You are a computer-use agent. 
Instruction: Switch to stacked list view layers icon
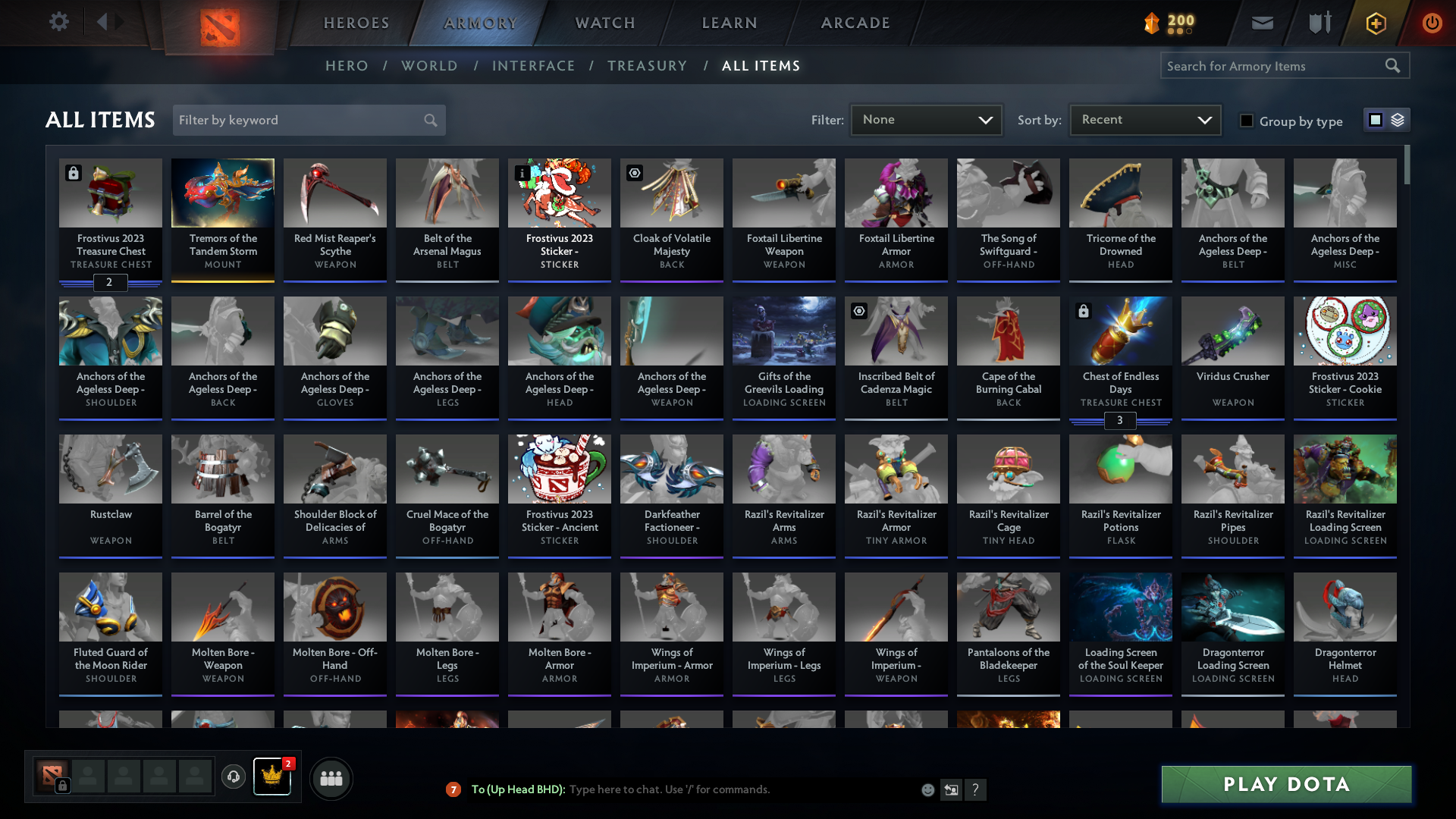[x=1398, y=120]
